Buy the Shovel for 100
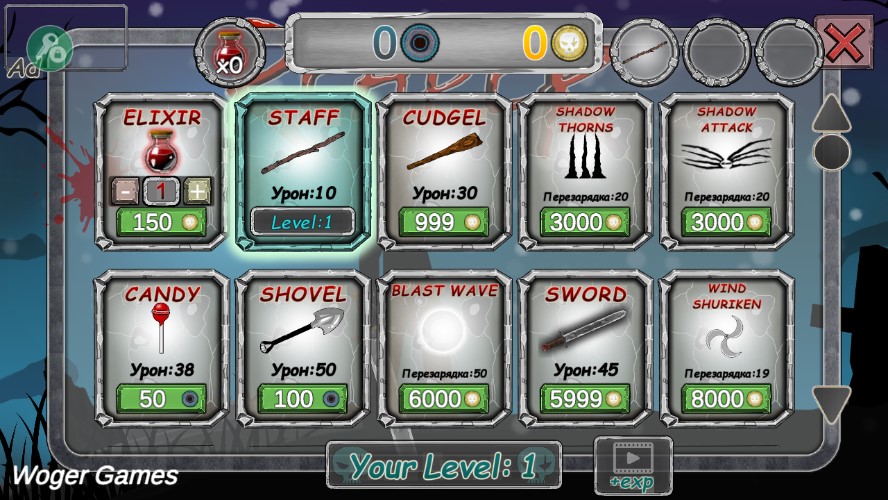 [303, 399]
